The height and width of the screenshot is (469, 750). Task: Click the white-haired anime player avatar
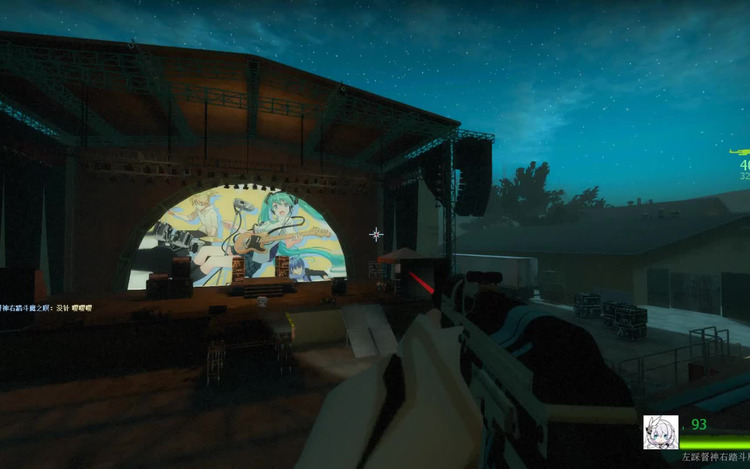(660, 432)
